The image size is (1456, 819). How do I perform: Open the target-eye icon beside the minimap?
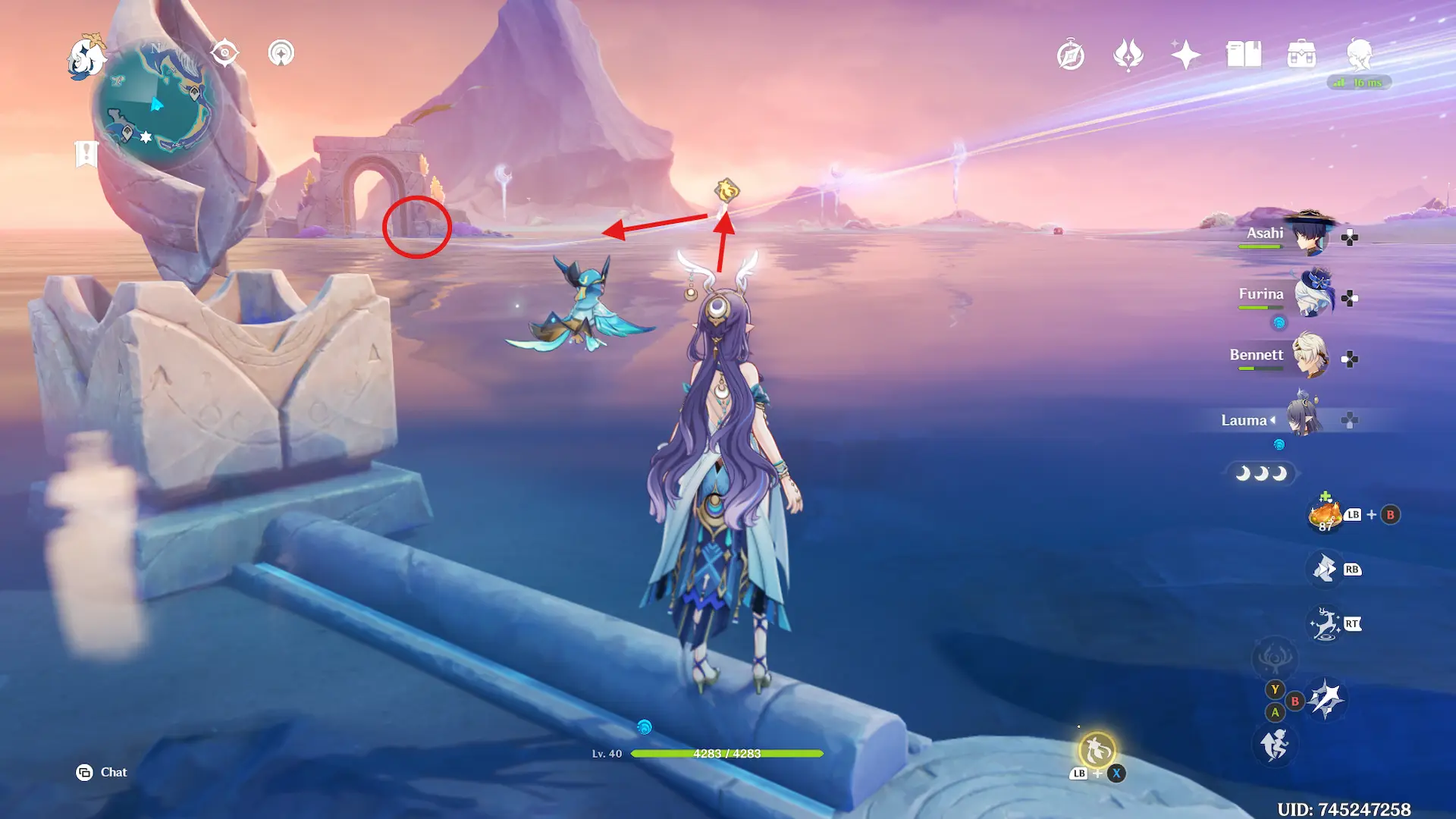tap(224, 53)
